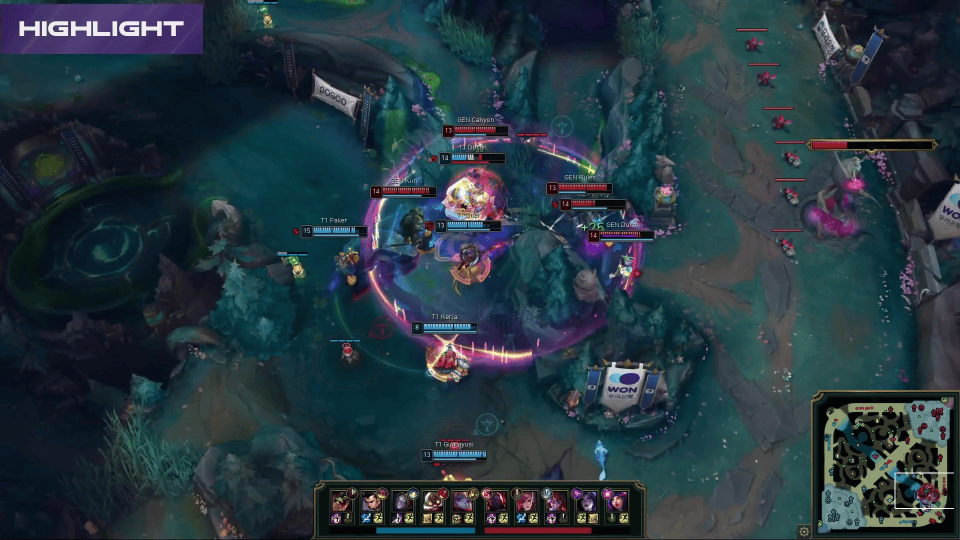This screenshot has height=540, width=960.
Task: Click the blue team jungler's Smite icon
Action: (367, 518)
